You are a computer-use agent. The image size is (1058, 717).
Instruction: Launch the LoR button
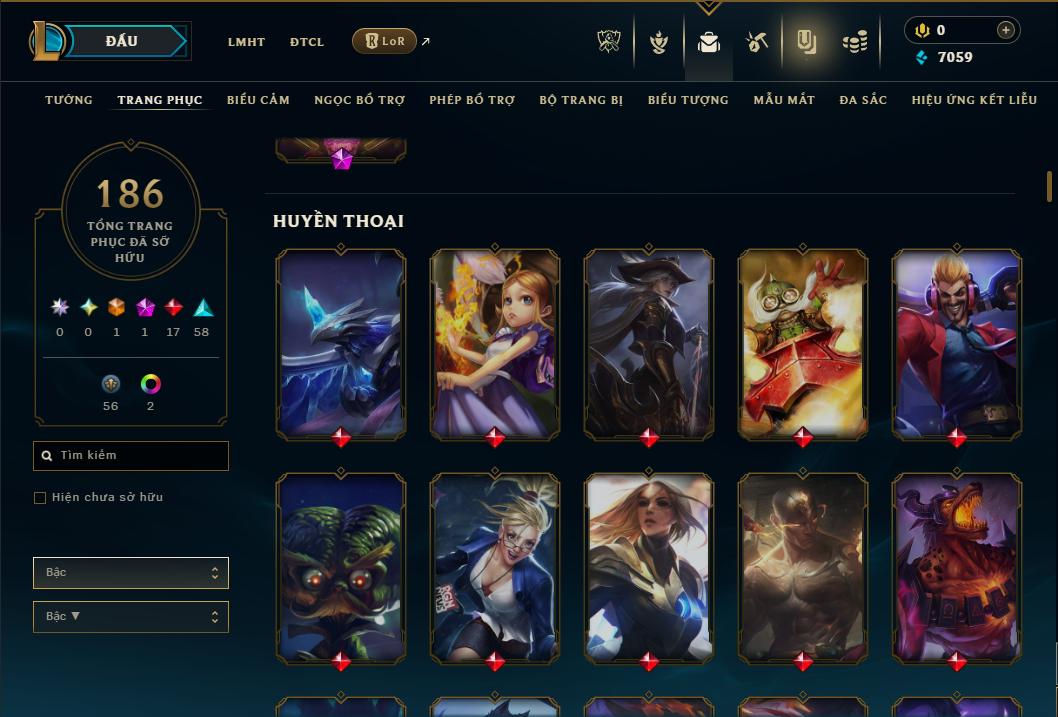pyautogui.click(x=384, y=41)
